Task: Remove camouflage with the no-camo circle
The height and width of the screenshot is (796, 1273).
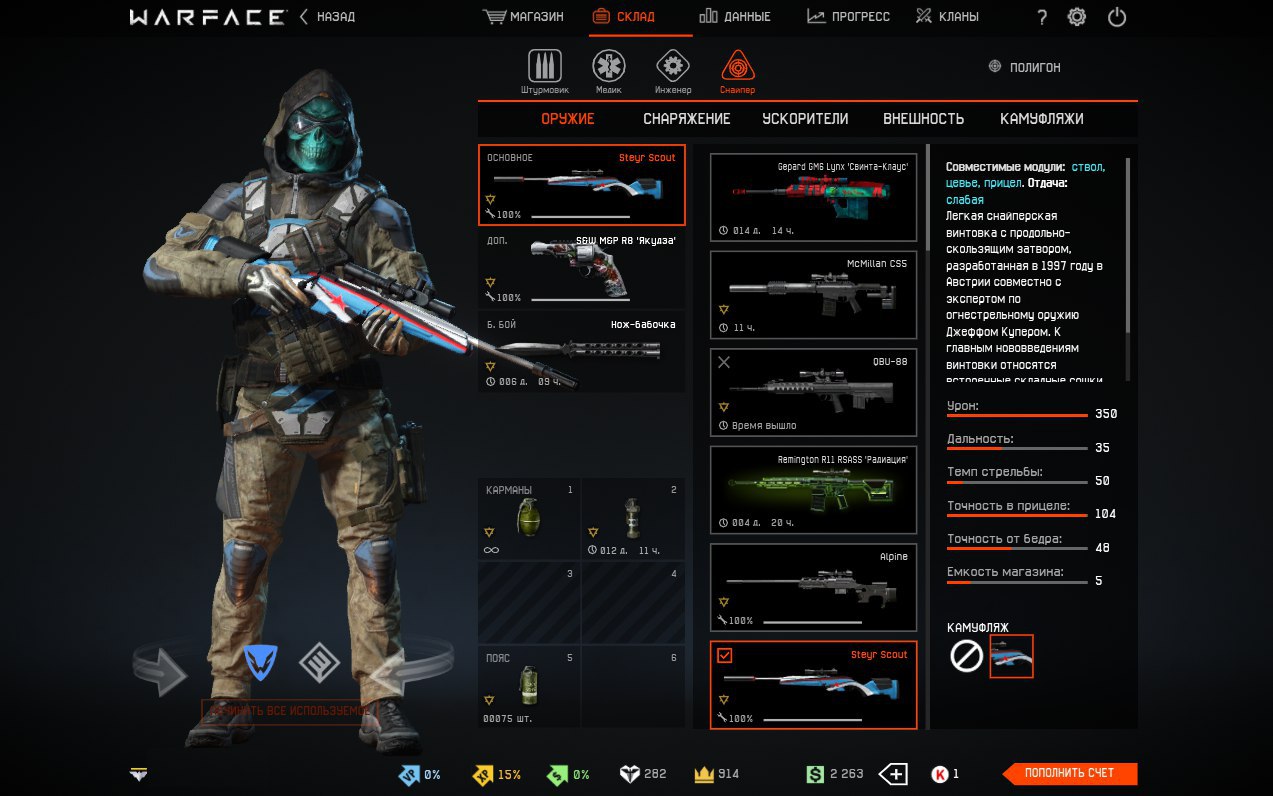Action: (x=966, y=657)
